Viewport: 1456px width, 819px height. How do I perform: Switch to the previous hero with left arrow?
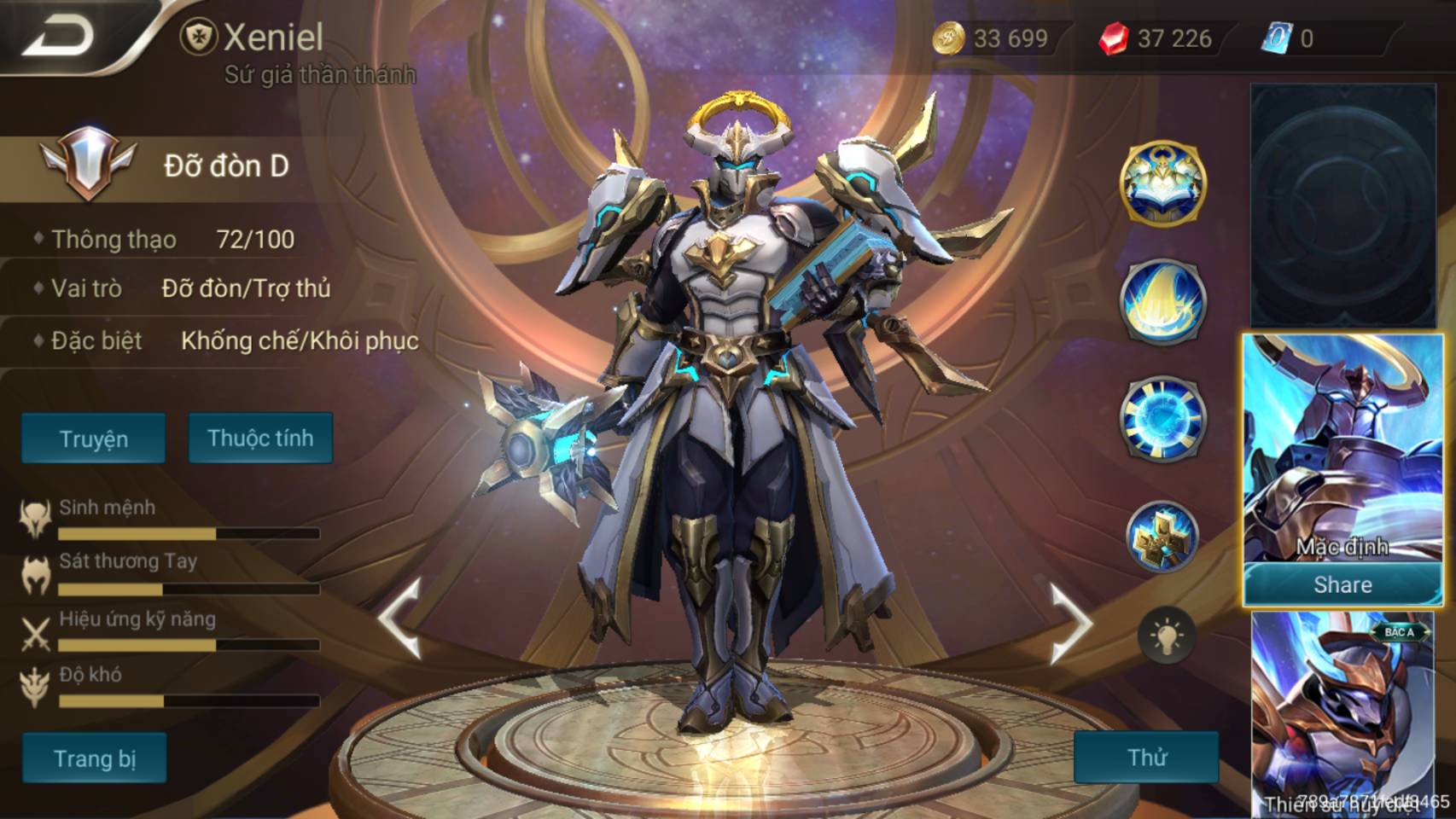click(x=399, y=619)
